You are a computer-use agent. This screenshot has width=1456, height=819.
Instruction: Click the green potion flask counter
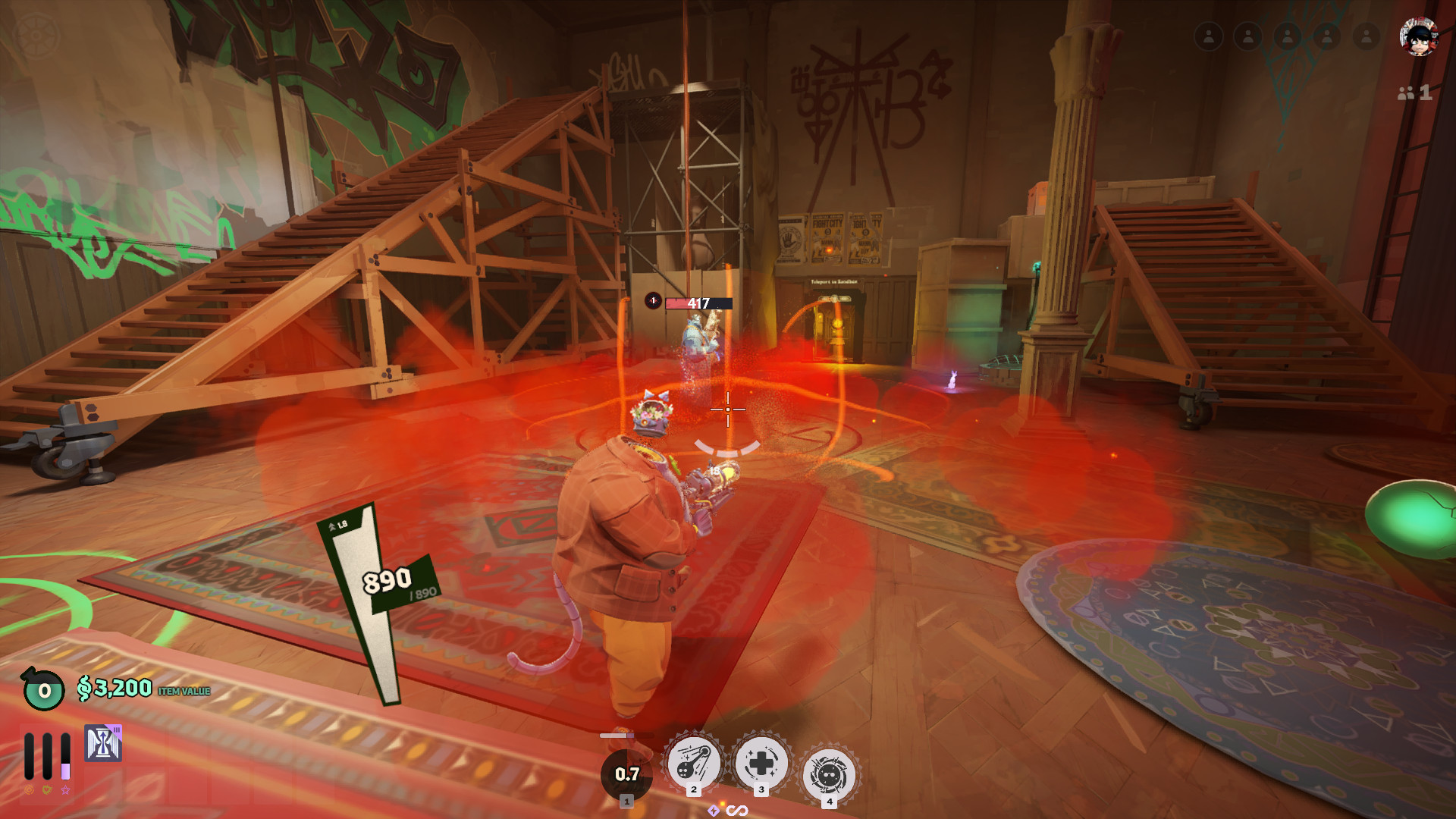pyautogui.click(x=43, y=689)
